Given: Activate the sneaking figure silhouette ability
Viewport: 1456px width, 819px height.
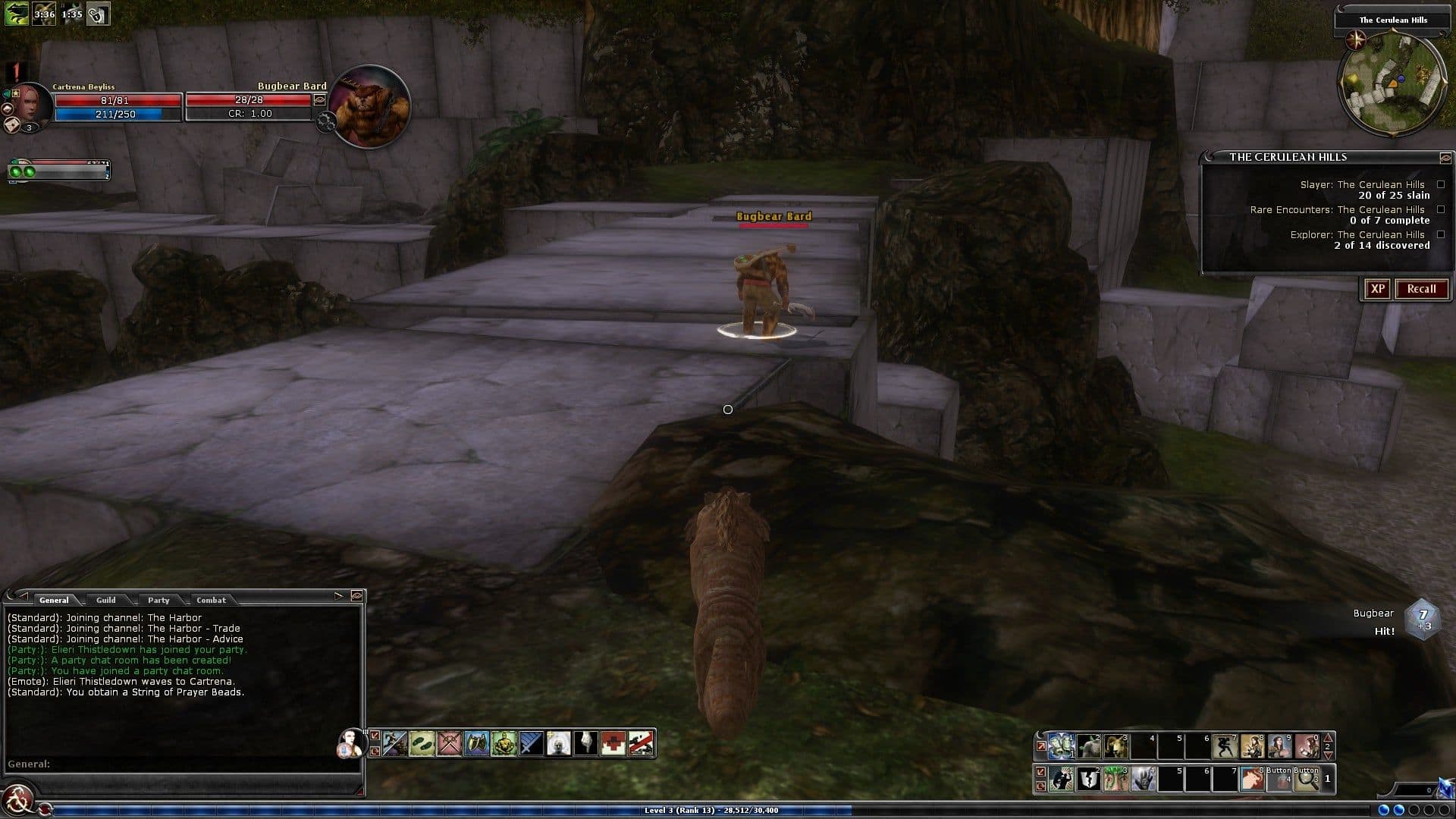Looking at the screenshot, I should tap(1224, 746).
